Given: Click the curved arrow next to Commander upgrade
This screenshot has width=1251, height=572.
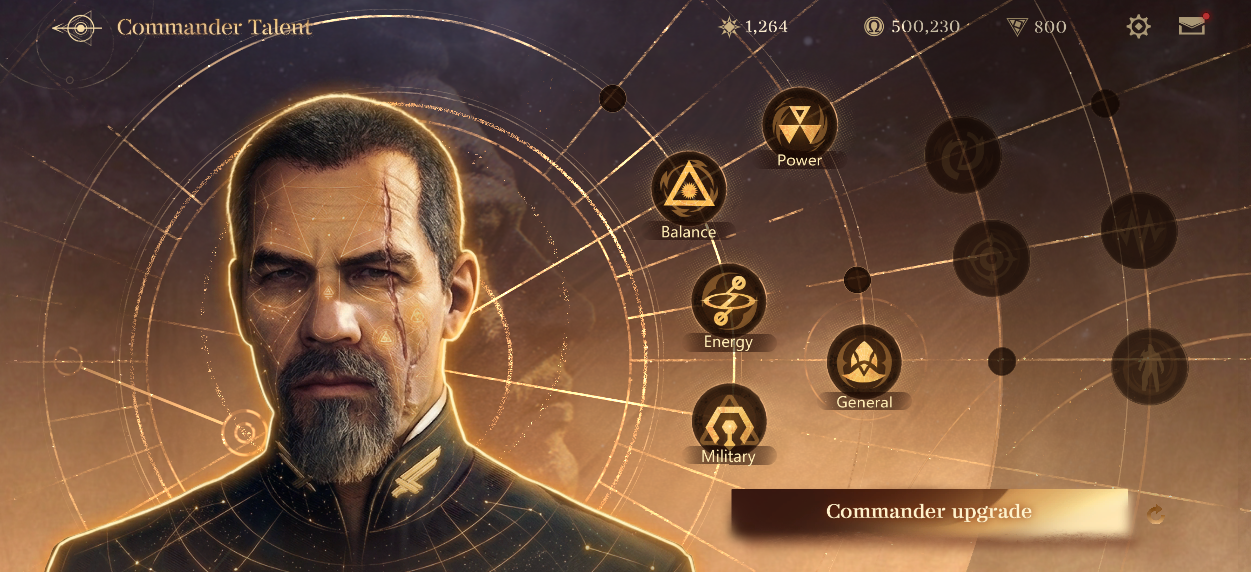Looking at the screenshot, I should pyautogui.click(x=1156, y=514).
